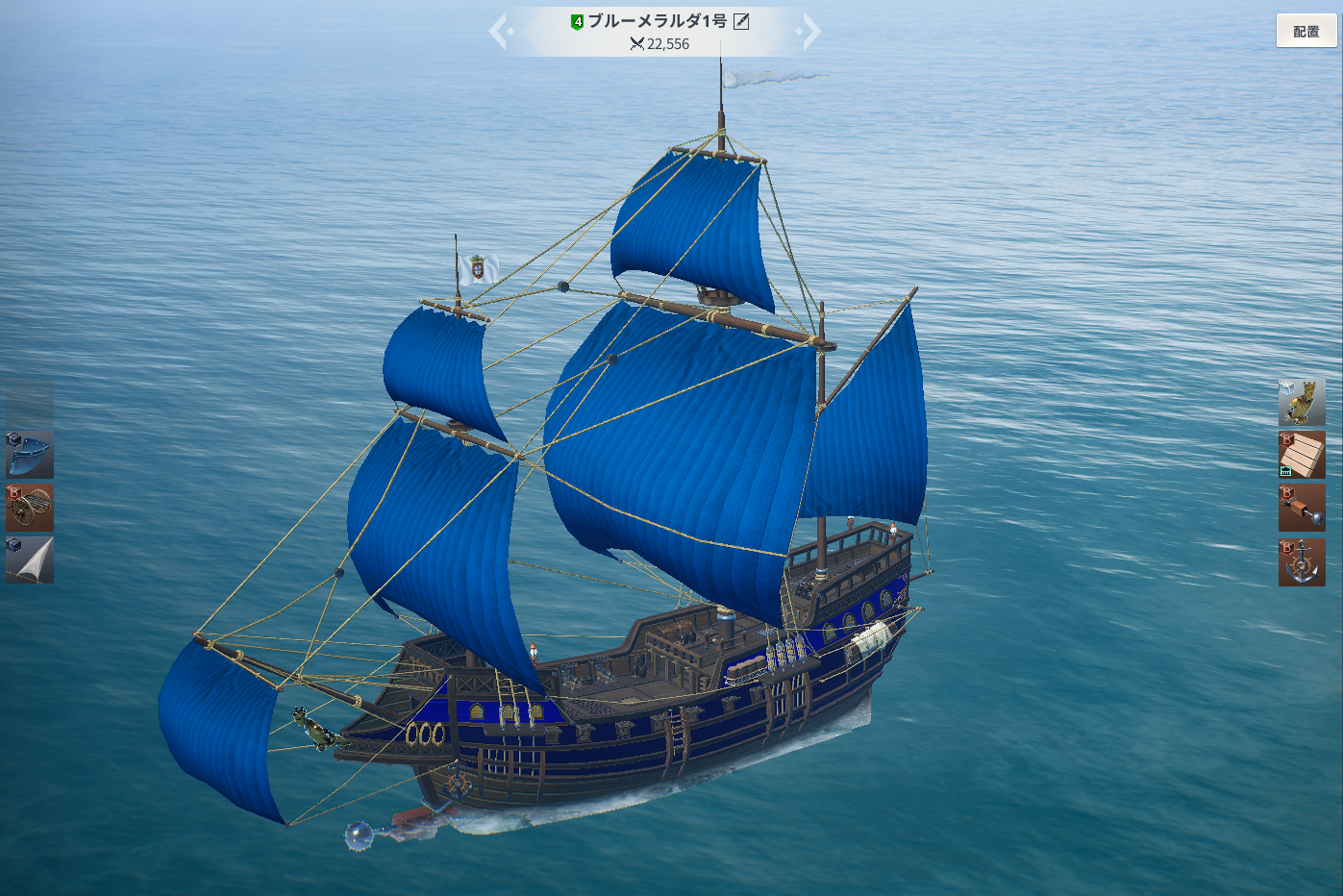Open the wheeled cannon equipment slot
This screenshot has width=1343, height=896.
(30, 508)
